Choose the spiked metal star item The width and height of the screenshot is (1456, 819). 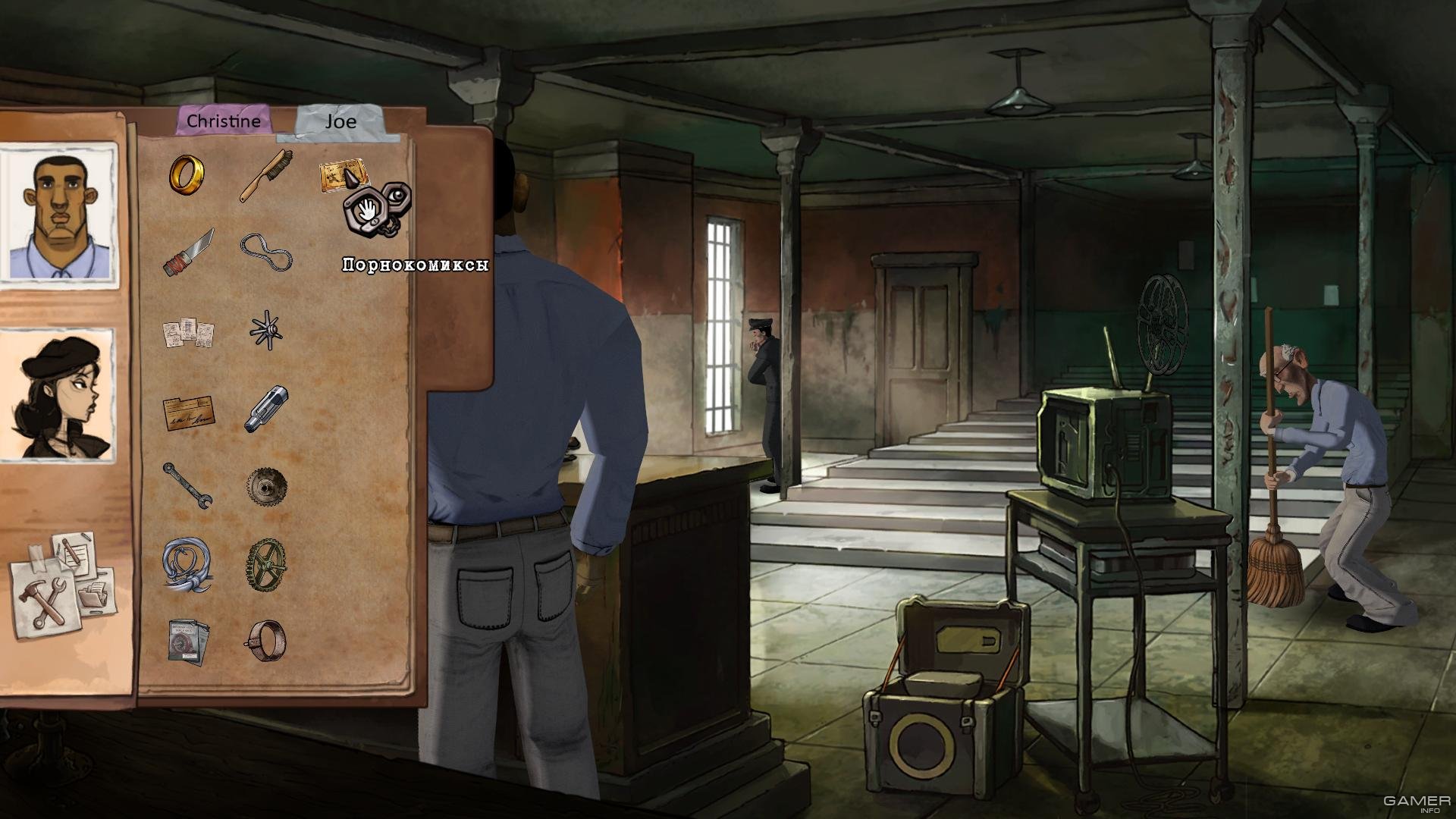pos(266,331)
